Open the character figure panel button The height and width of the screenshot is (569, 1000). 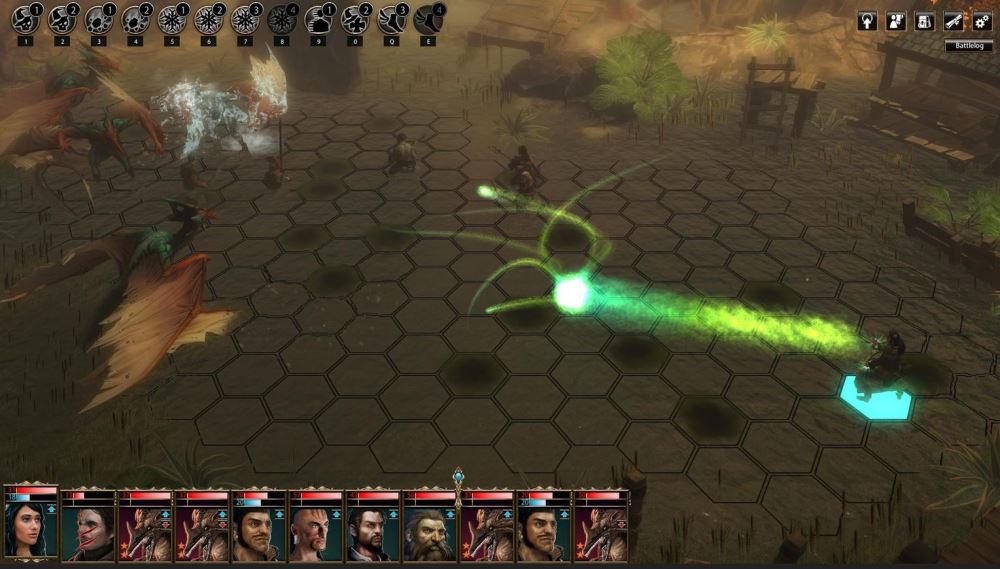[x=896, y=21]
